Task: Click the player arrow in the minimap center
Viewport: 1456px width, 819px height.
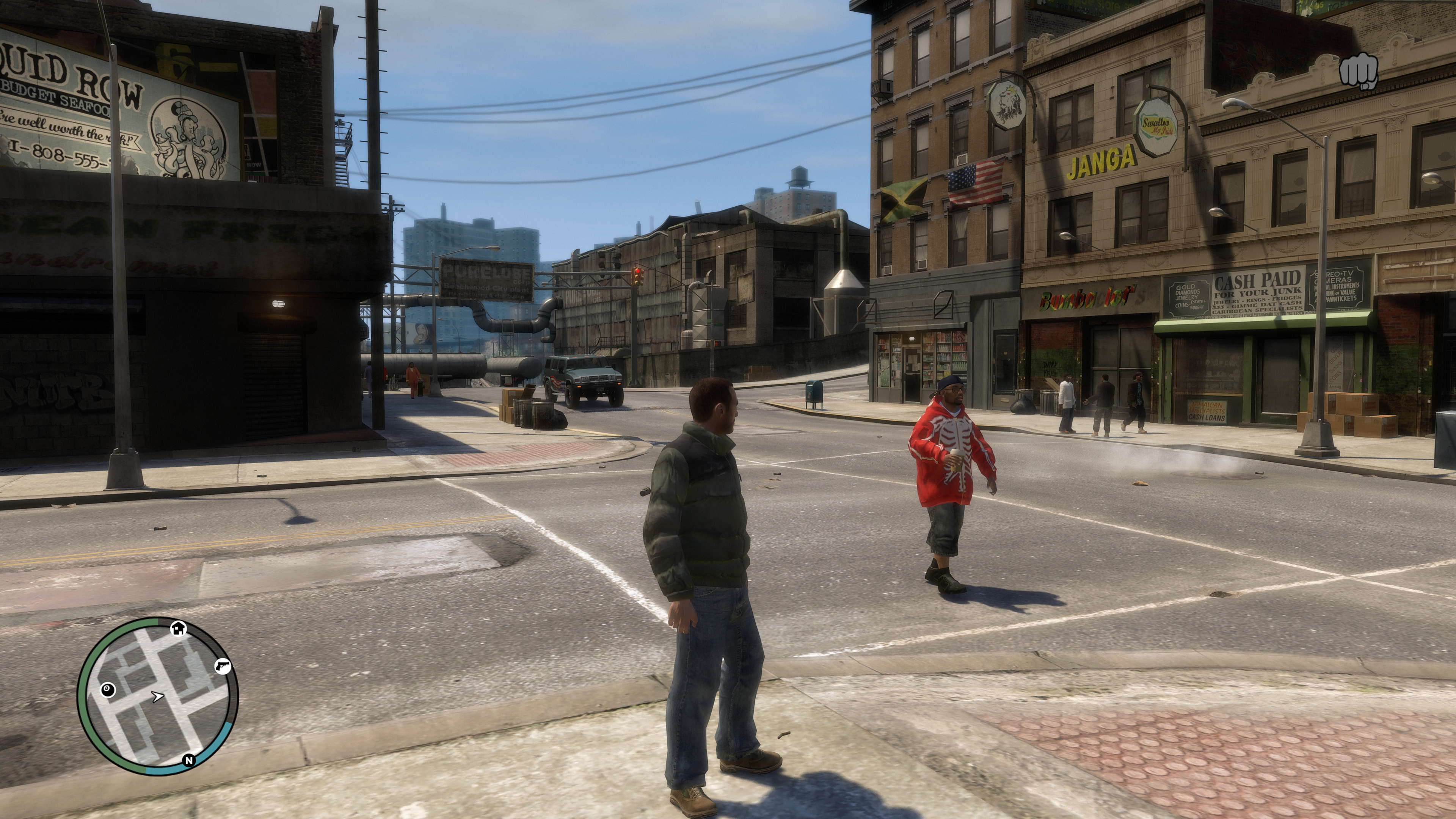Action: pos(158,697)
